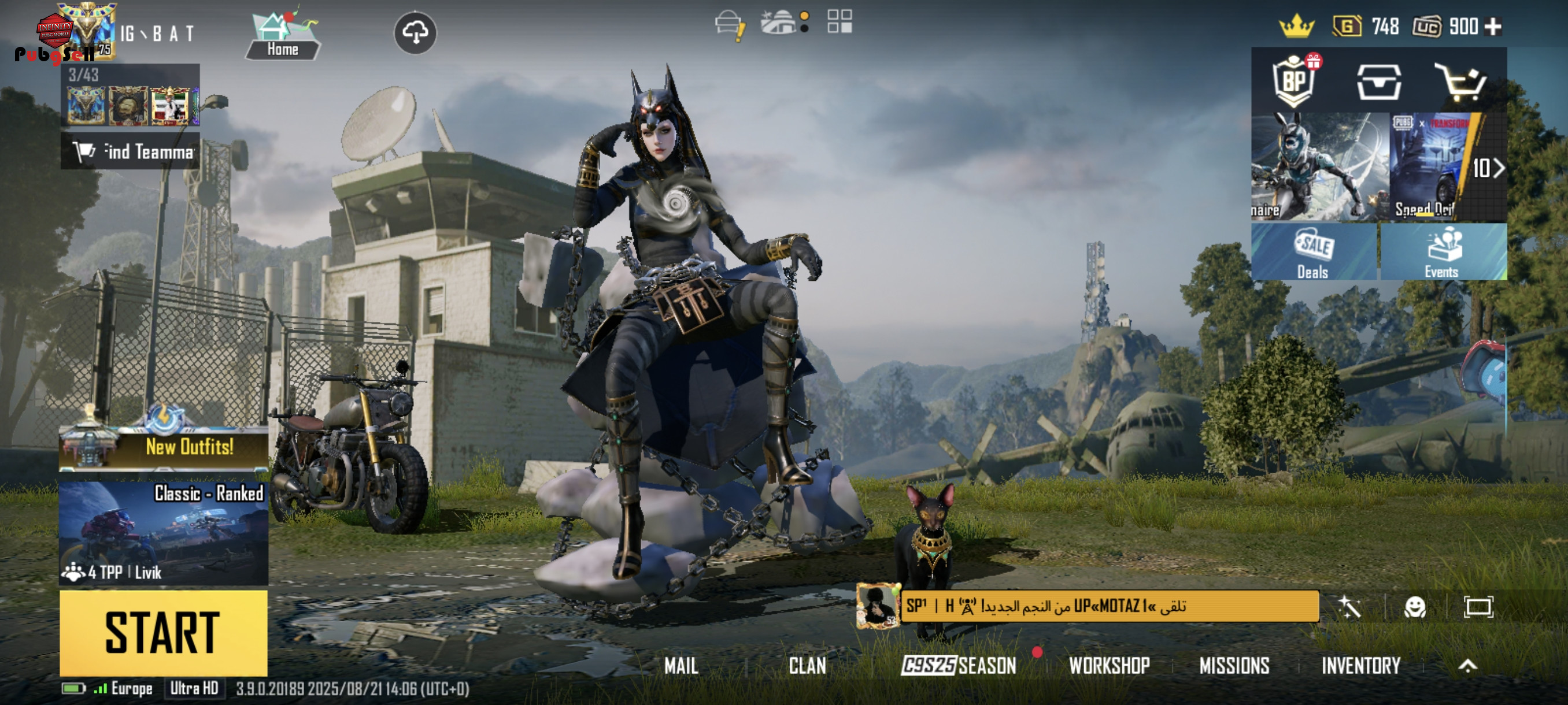Start the match with the START button
1568x705 pixels.
pyautogui.click(x=163, y=633)
